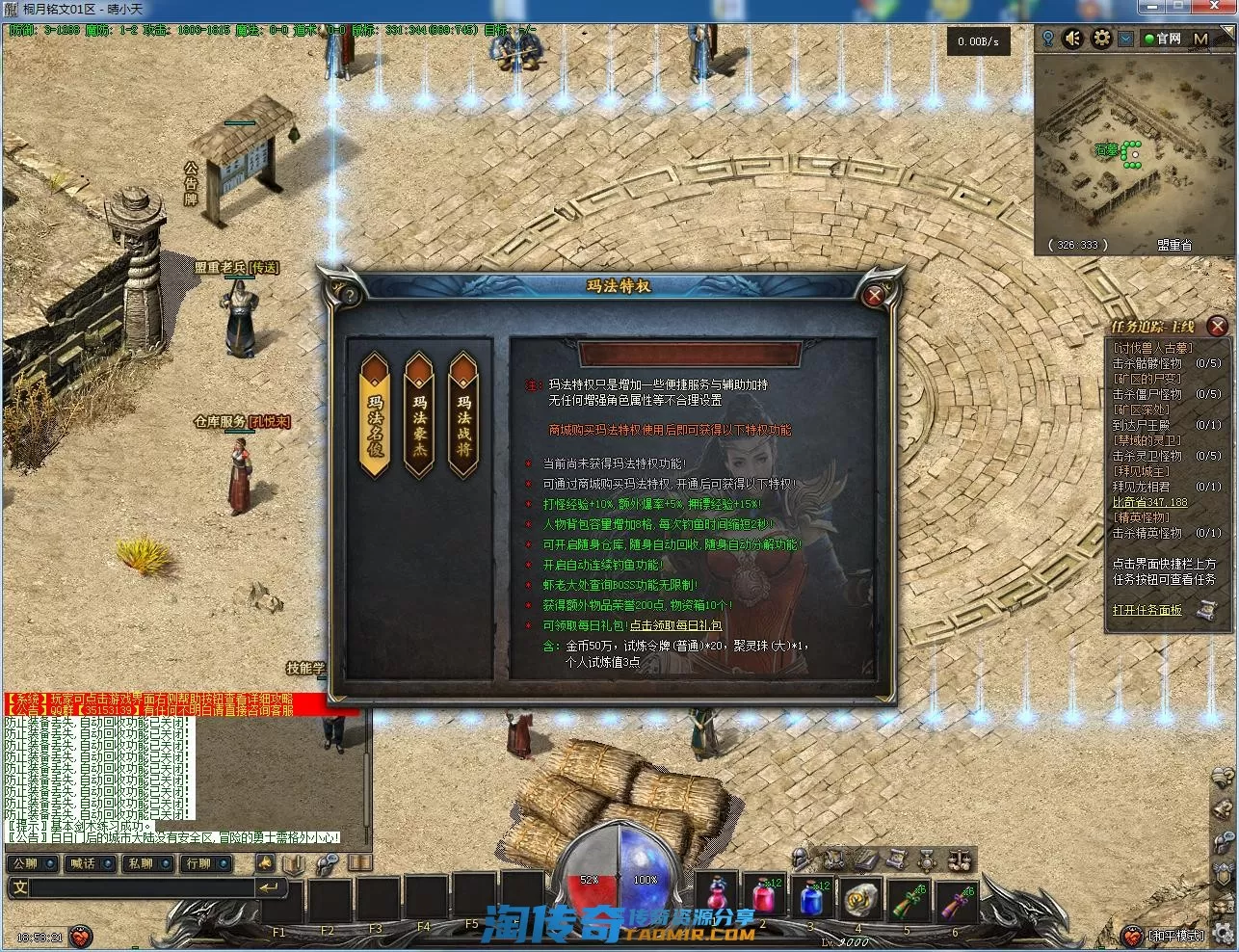The image size is (1239, 952).
Task: Select the 喊话 shout chat channel
Action: (84, 863)
